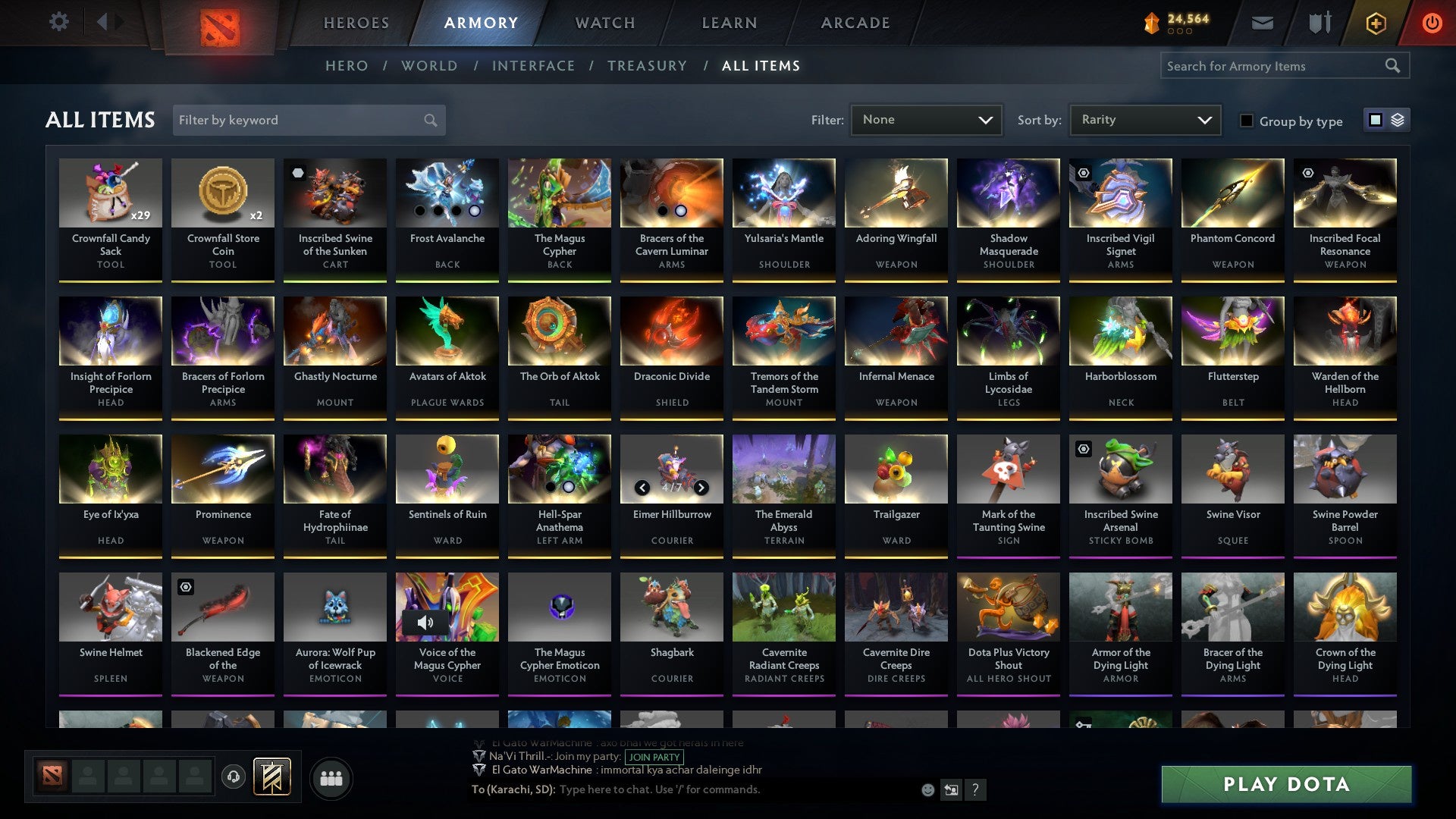Open the settings gear icon

pos(58,21)
